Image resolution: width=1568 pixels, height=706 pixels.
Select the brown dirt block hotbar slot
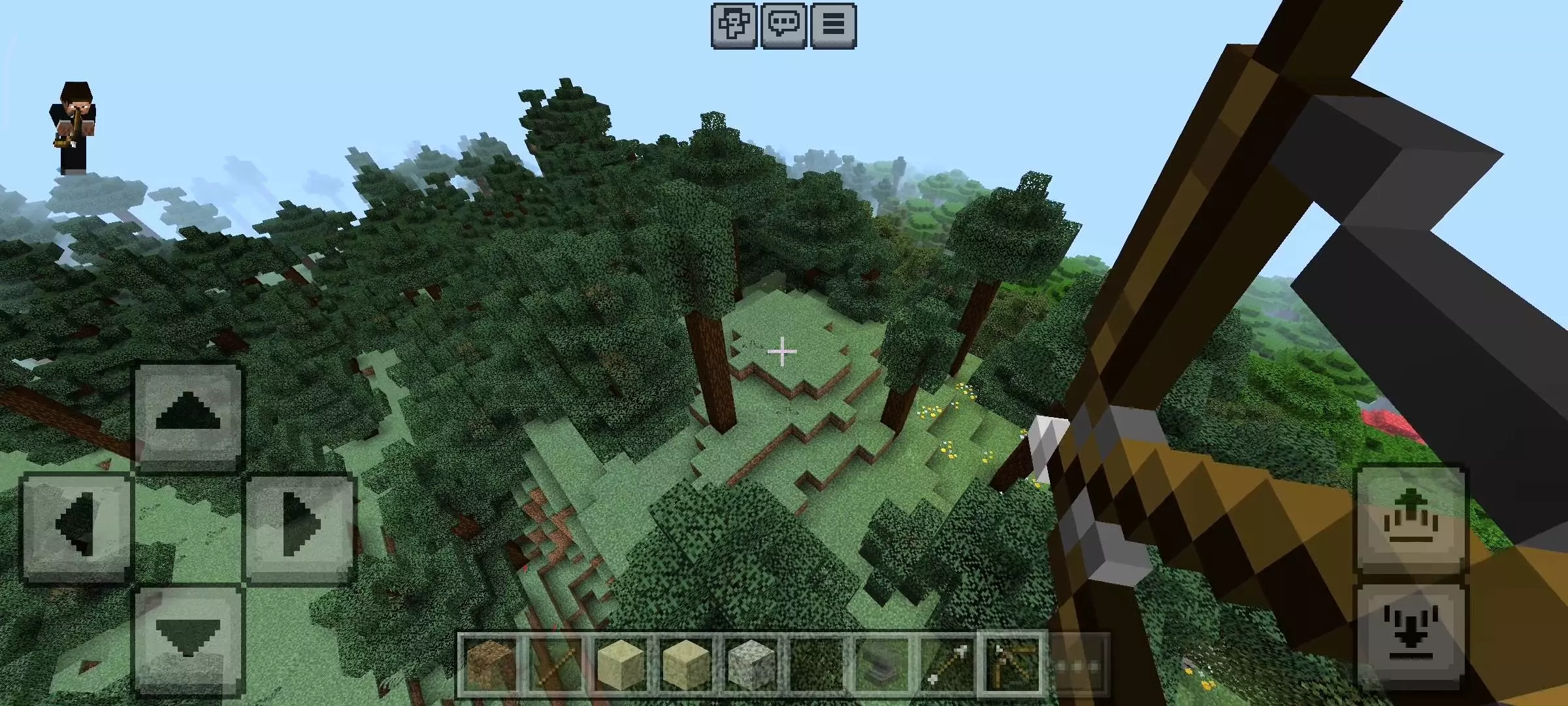(491, 665)
